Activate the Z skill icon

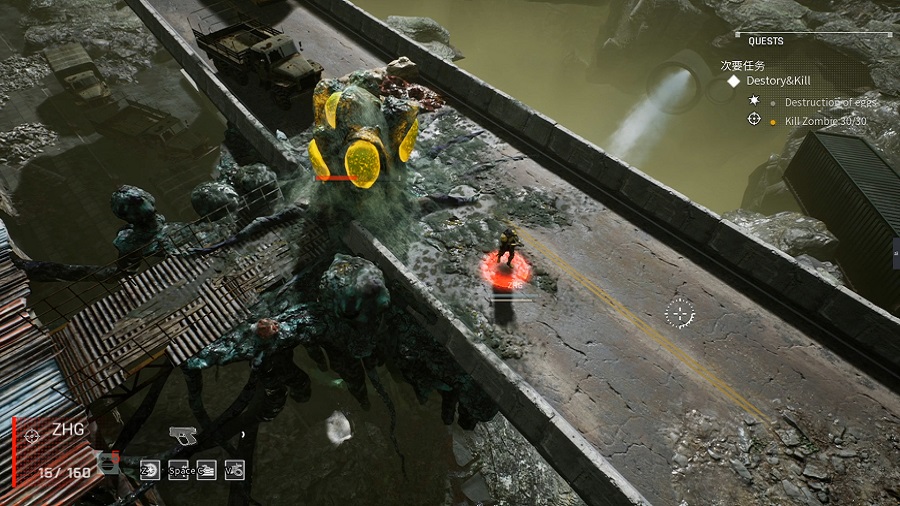point(150,469)
